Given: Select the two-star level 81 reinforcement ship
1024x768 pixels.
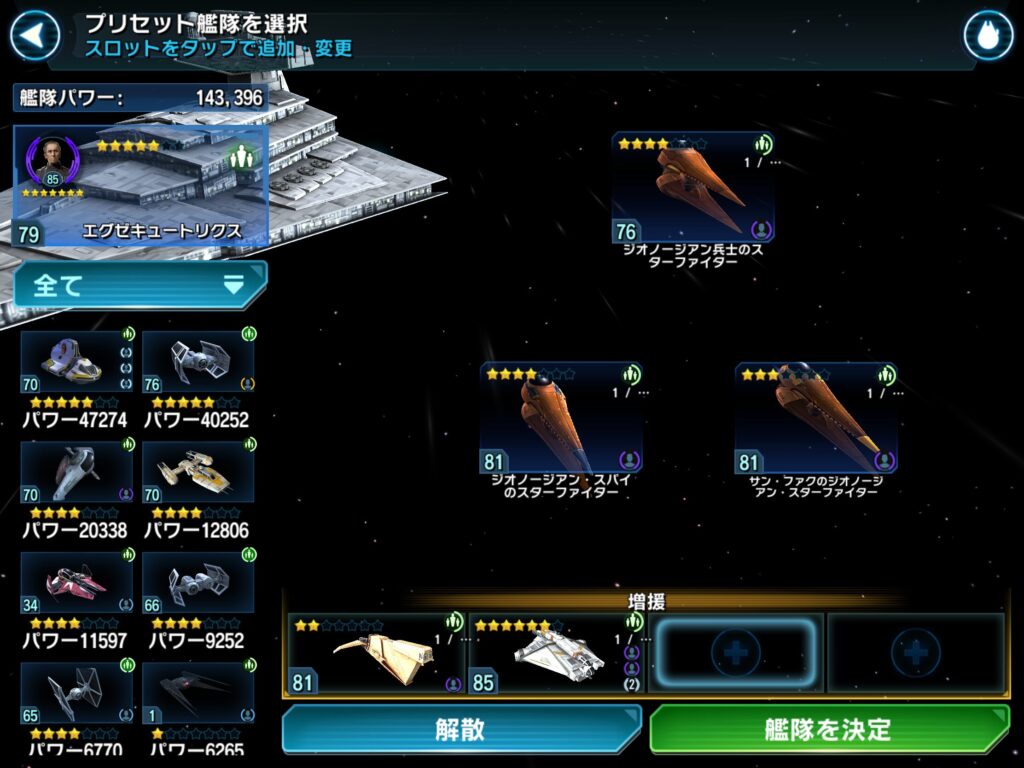Looking at the screenshot, I should coord(376,654).
